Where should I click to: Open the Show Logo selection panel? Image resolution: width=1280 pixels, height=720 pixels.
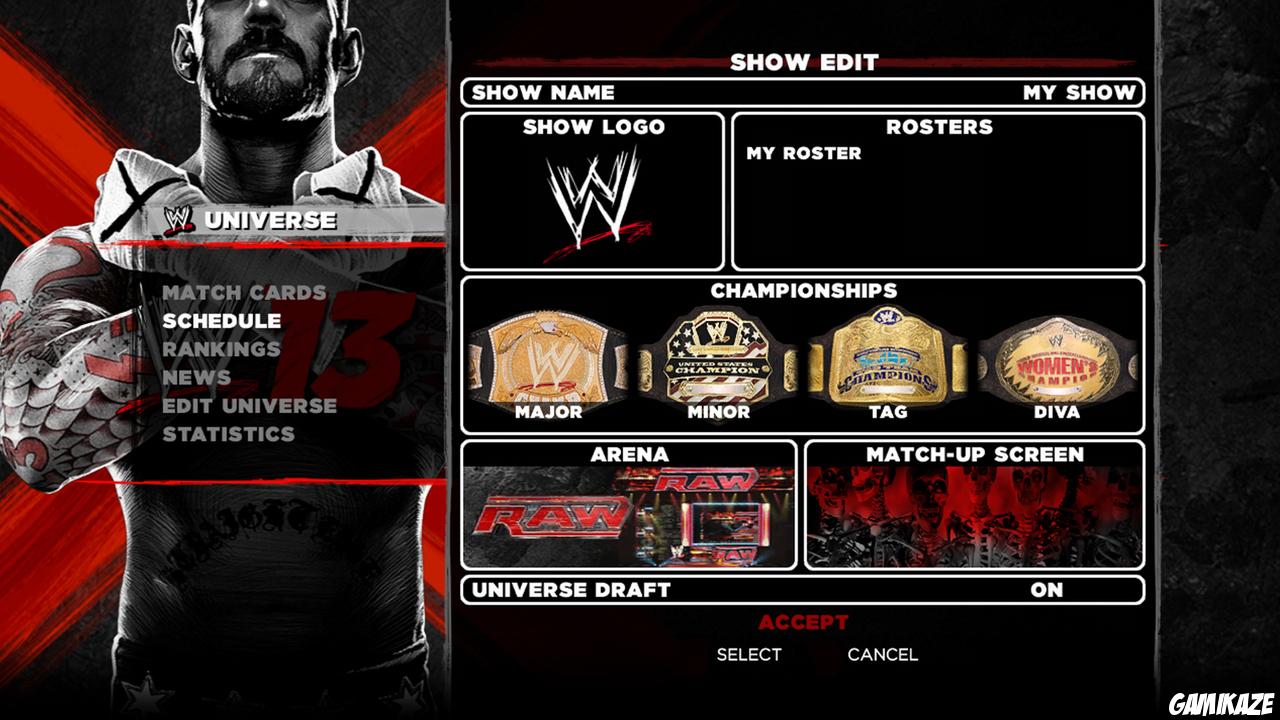tap(590, 128)
